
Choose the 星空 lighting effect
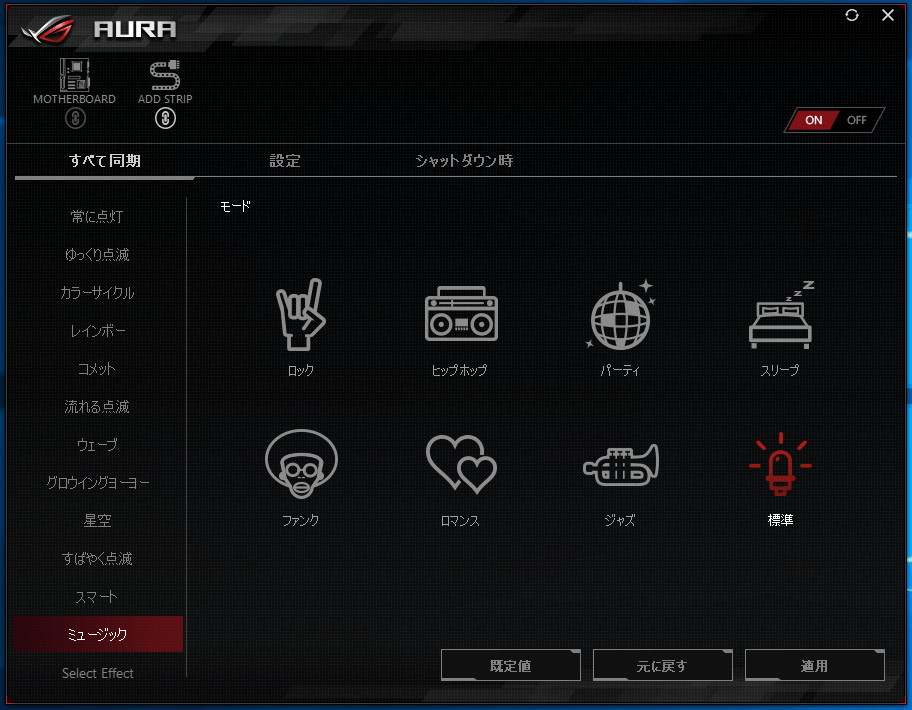(98, 521)
